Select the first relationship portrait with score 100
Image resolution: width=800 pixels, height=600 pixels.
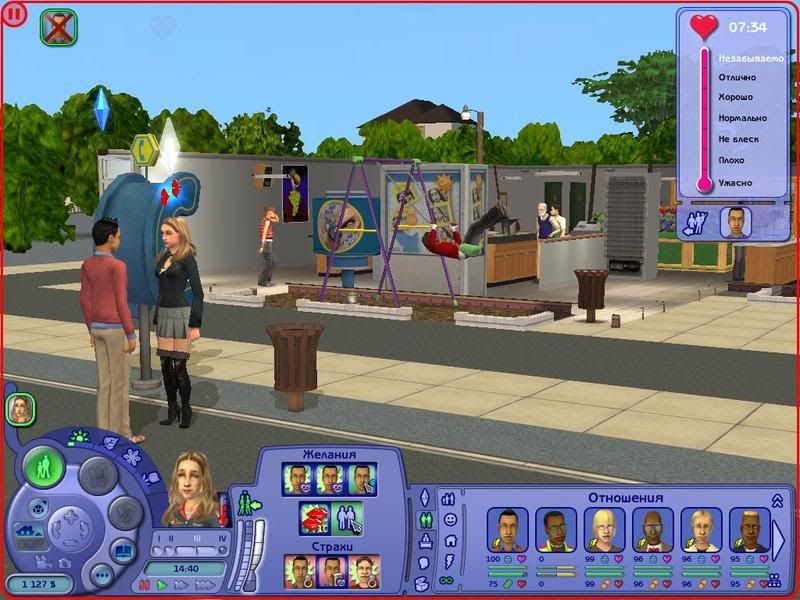coord(507,530)
